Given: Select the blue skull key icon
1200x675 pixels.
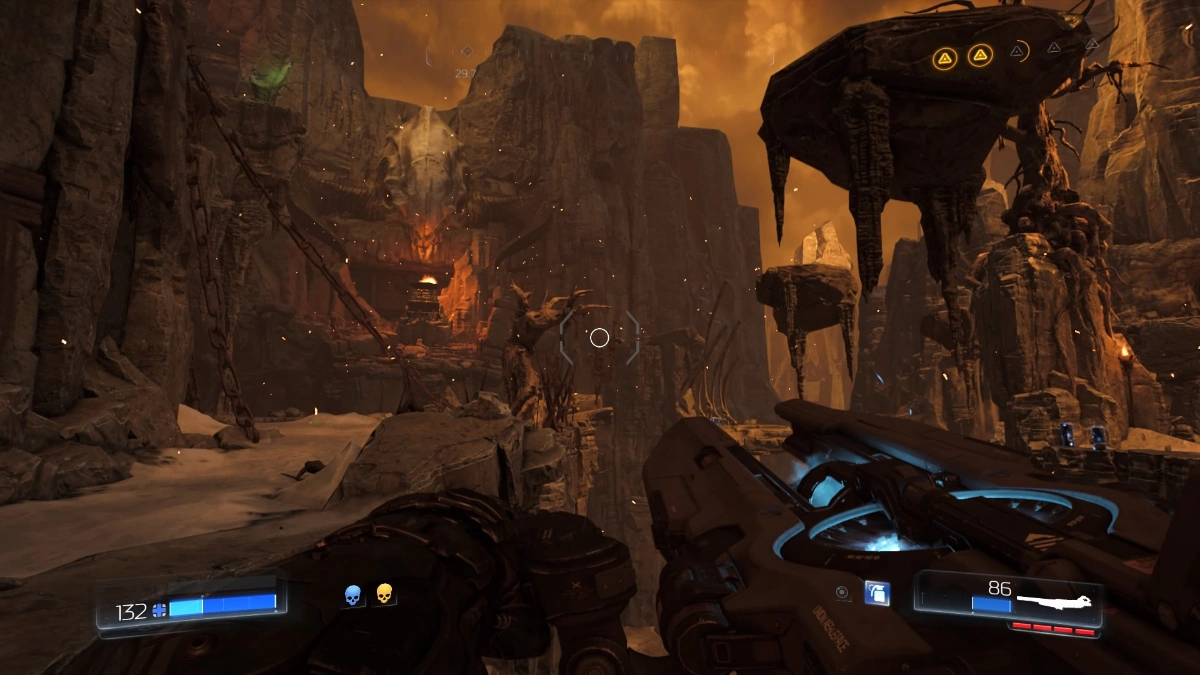Looking at the screenshot, I should pyautogui.click(x=352, y=596).
